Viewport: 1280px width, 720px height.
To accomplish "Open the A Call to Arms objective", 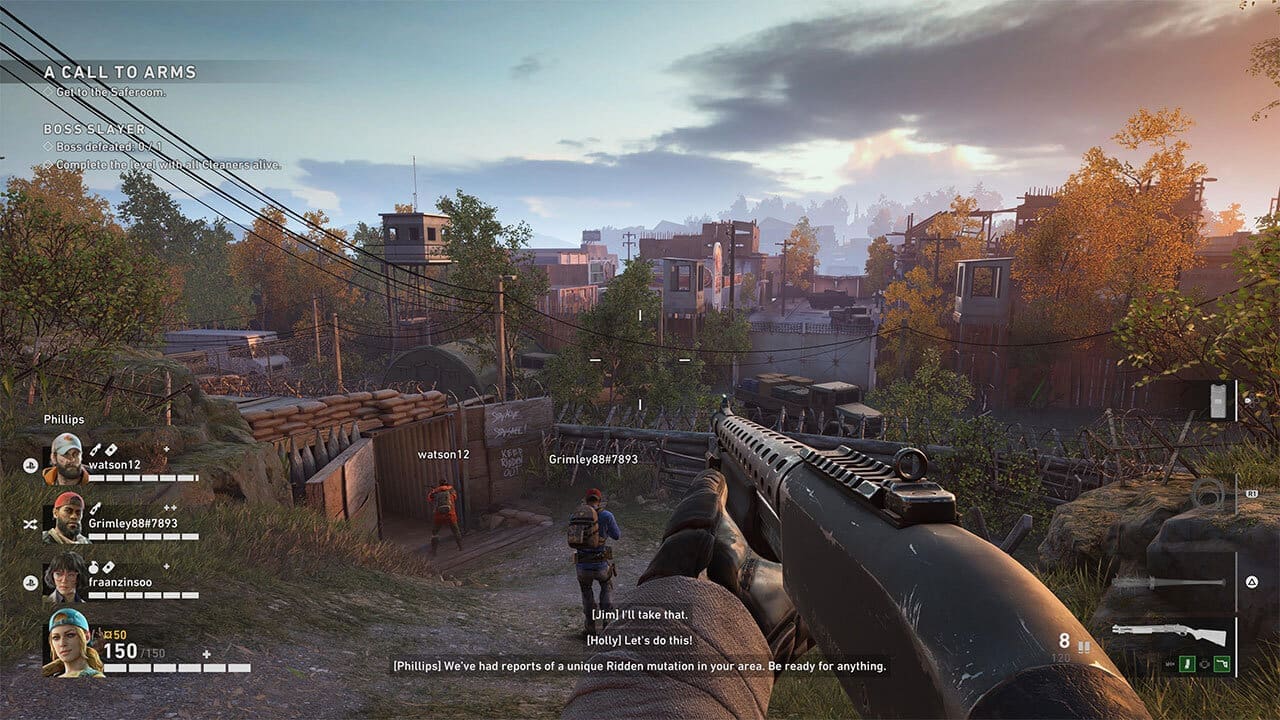I will (x=120, y=72).
